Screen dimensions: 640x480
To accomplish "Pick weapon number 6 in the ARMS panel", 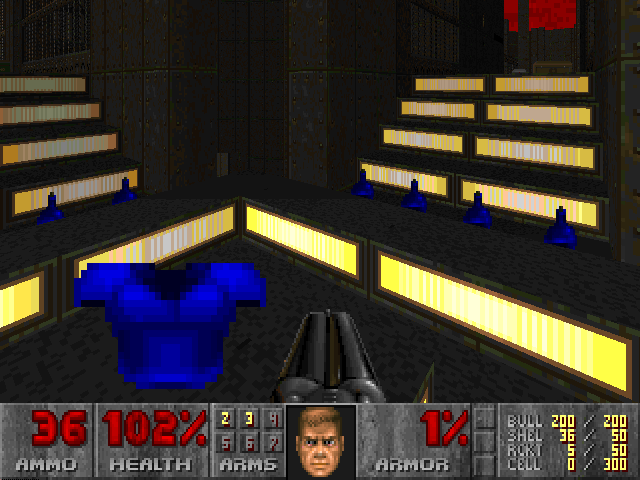I will coord(249,441).
